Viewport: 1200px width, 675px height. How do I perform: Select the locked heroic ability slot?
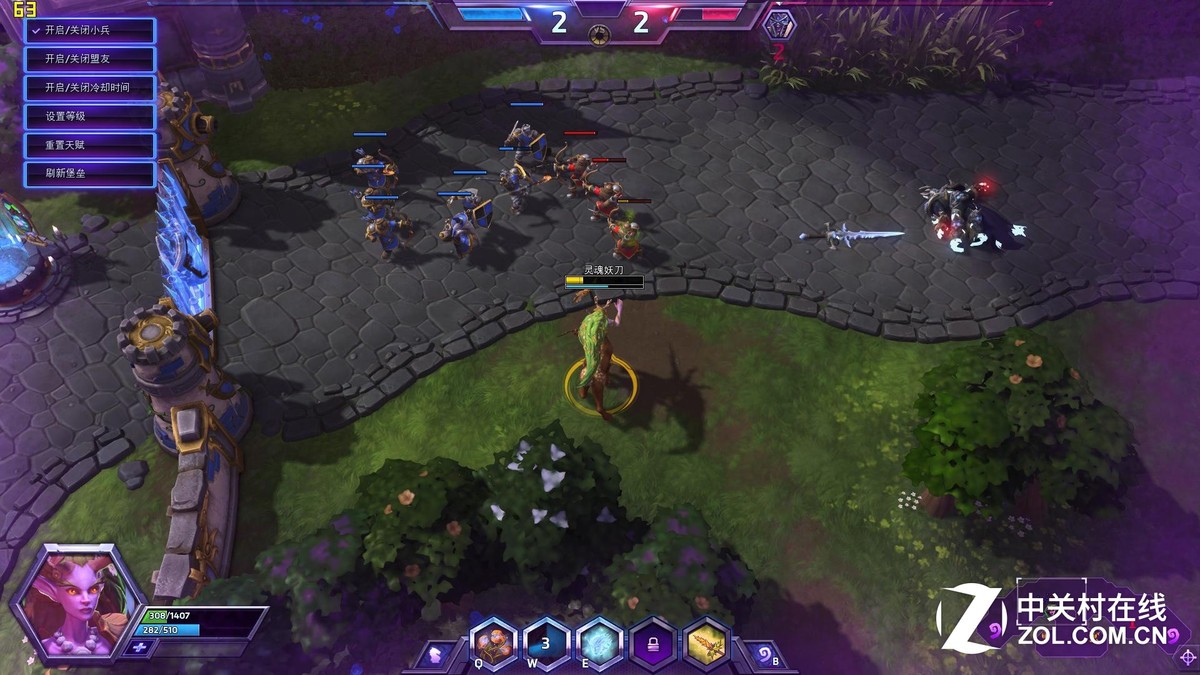point(653,643)
